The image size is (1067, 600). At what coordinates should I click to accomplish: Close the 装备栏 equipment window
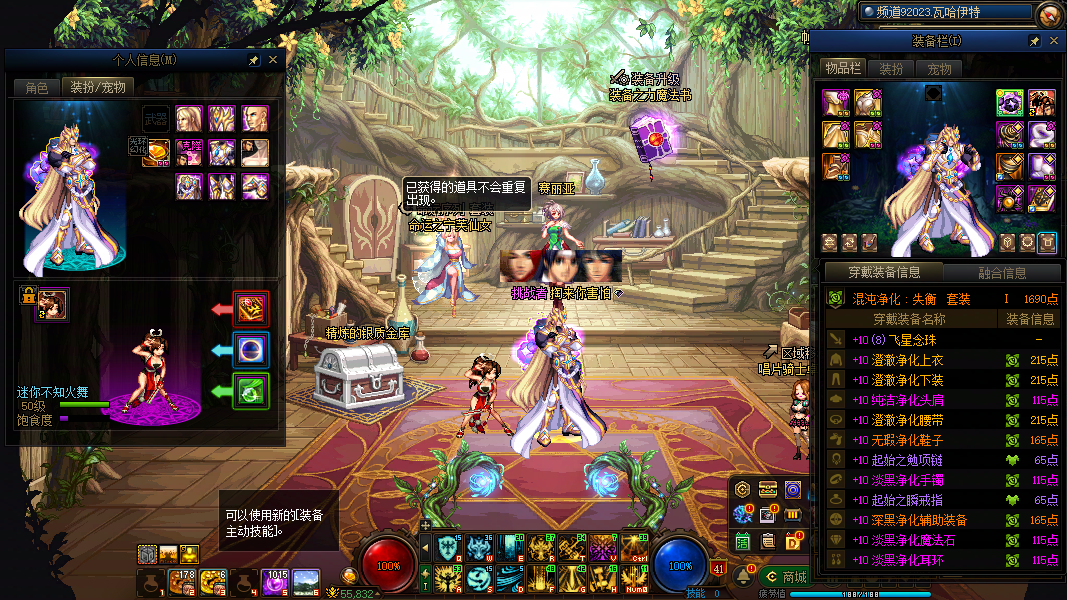pos(1052,41)
